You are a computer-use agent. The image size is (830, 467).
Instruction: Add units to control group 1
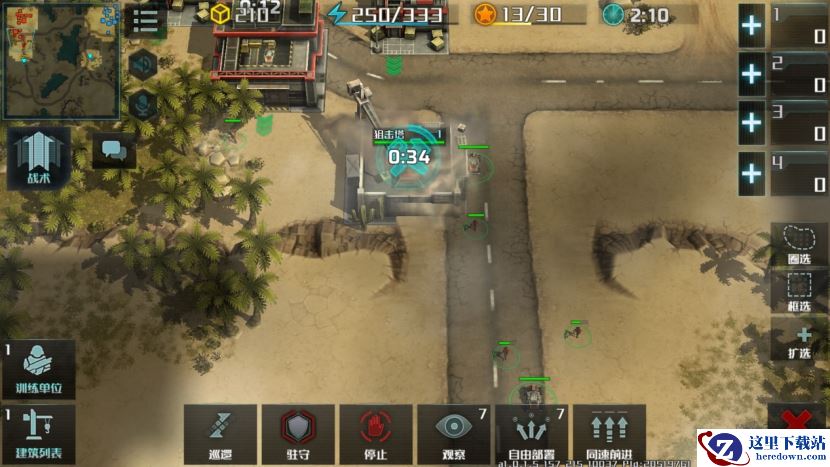[752, 26]
